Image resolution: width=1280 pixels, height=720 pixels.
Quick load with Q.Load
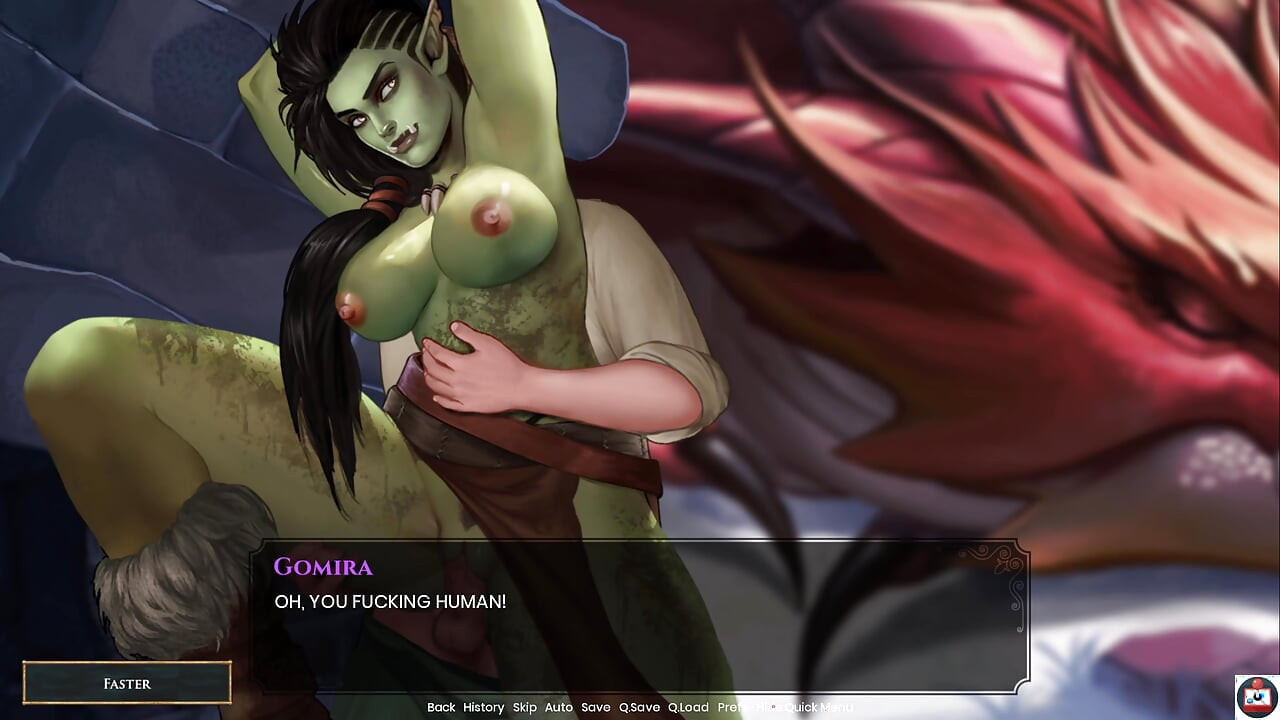[688, 707]
